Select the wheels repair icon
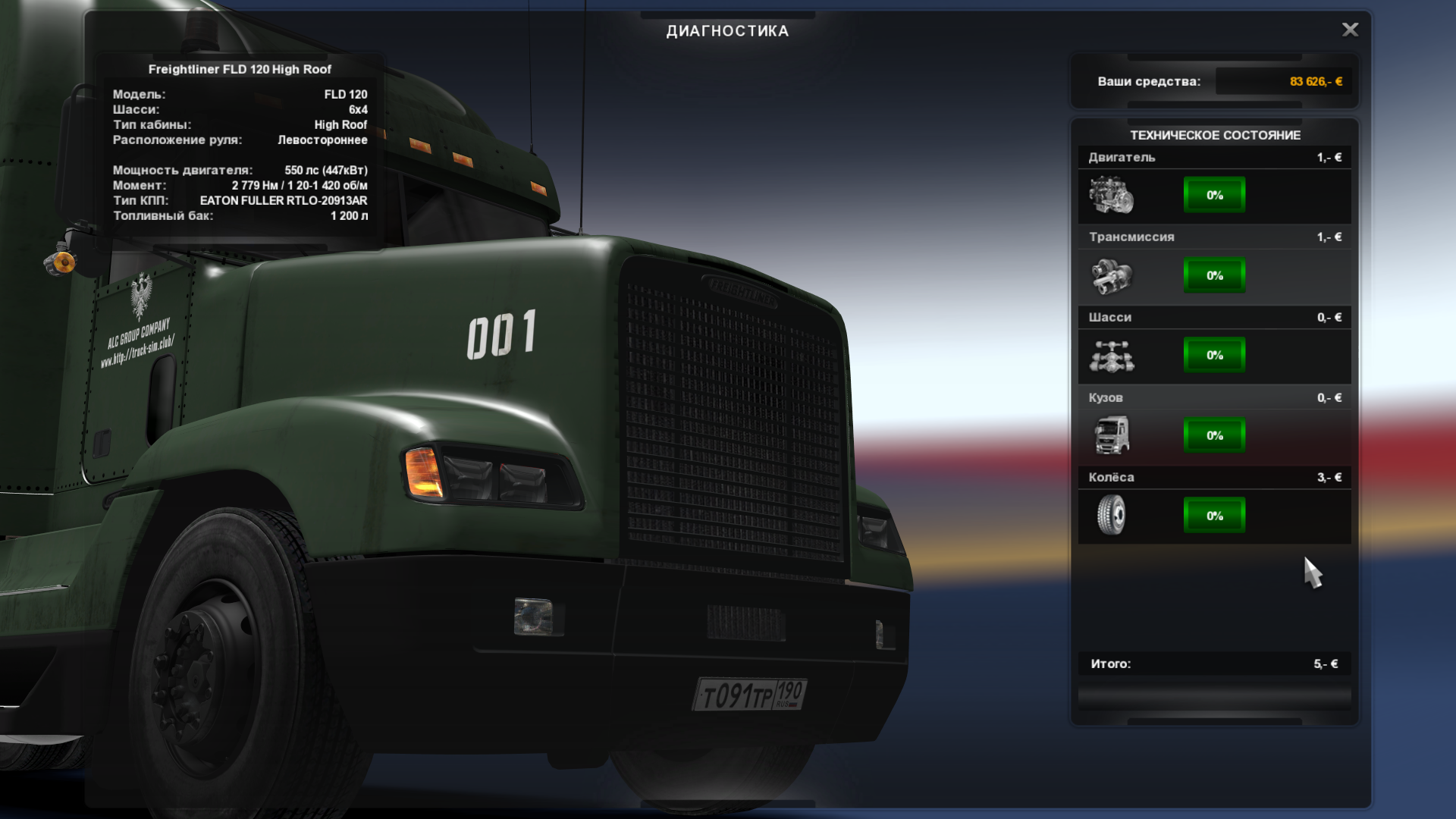The height and width of the screenshot is (819, 1456). (1111, 516)
